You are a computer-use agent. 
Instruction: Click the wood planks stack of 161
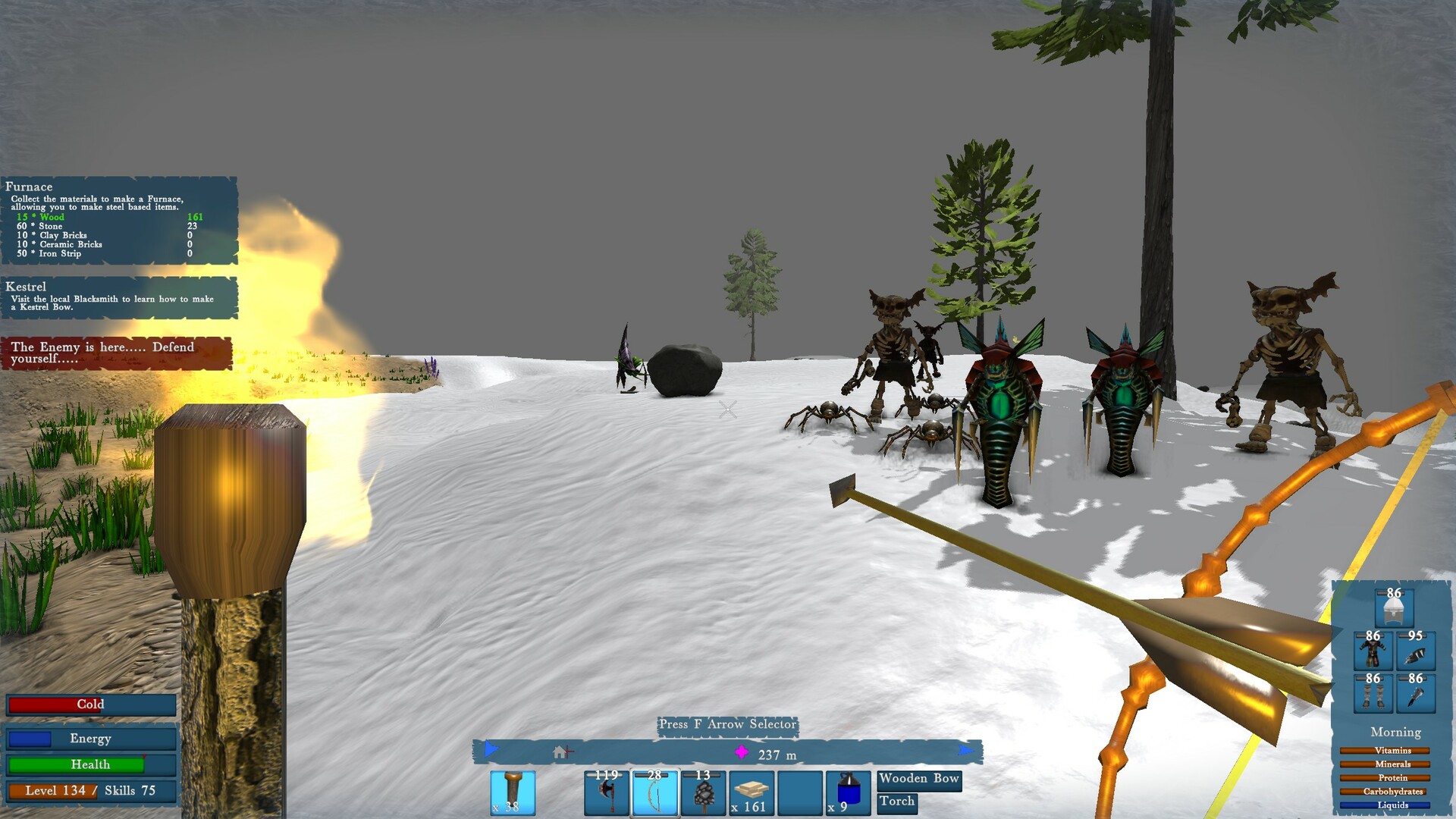click(x=751, y=795)
